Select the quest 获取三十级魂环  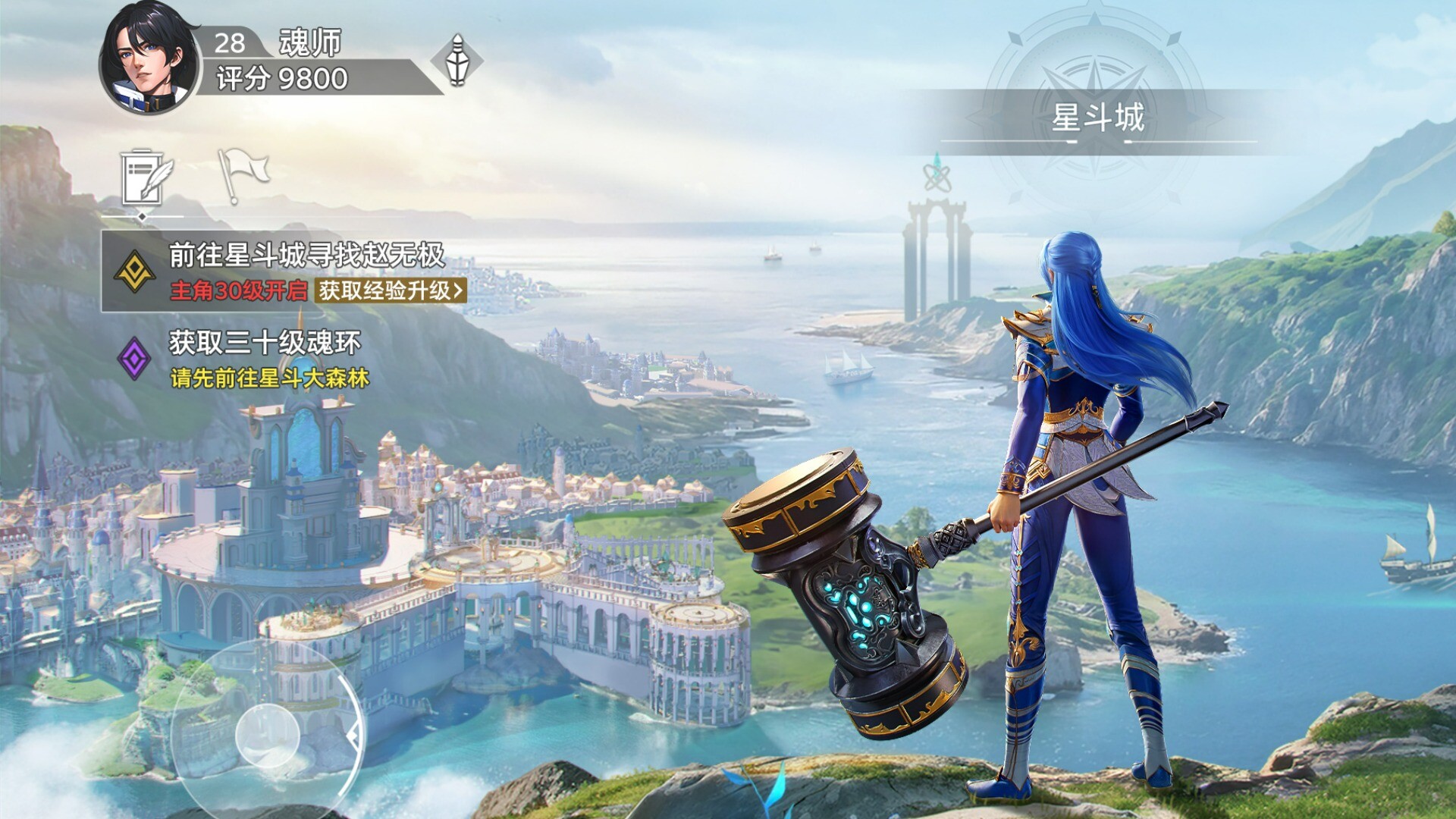point(265,344)
